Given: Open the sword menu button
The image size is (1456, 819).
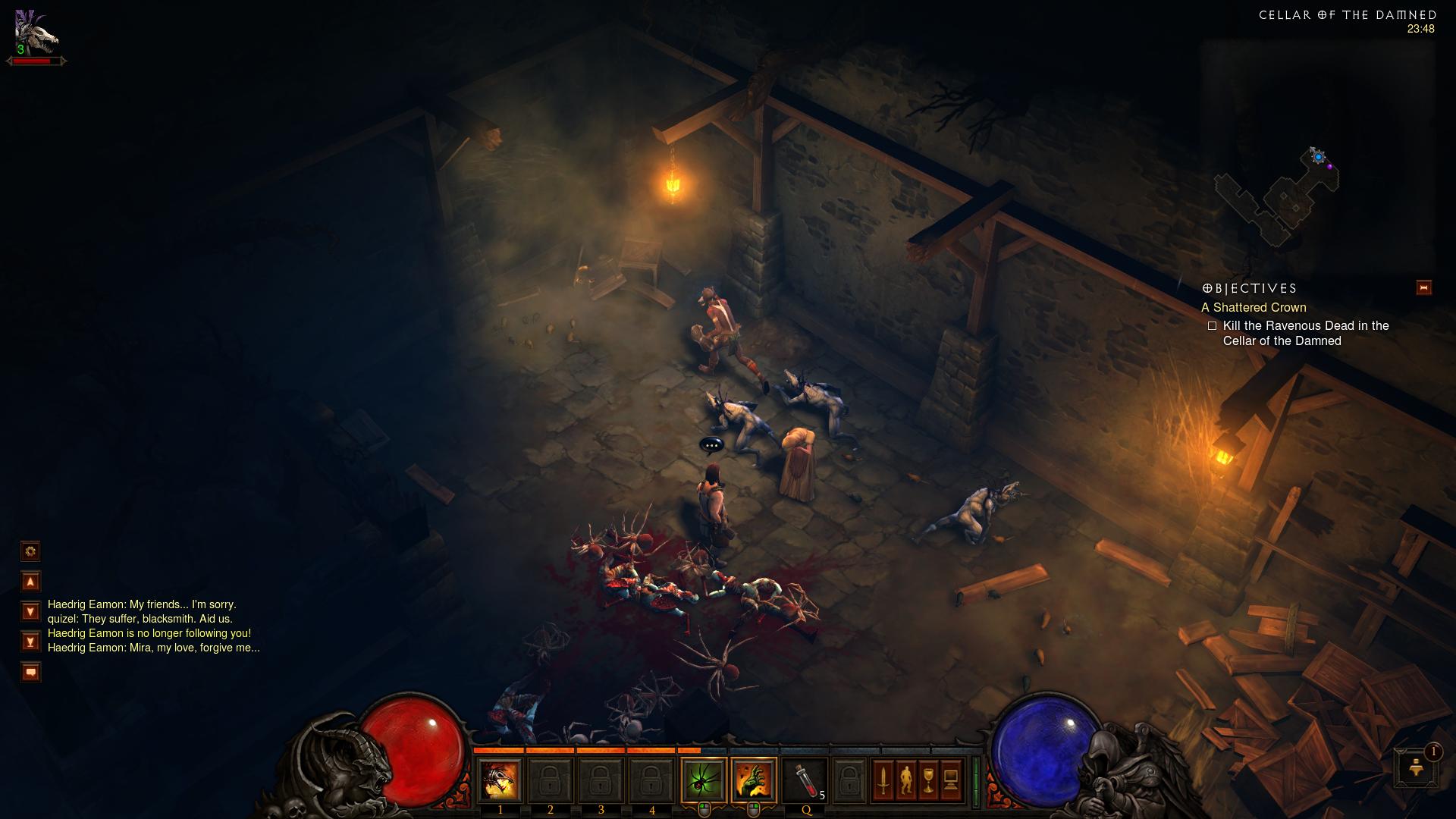Looking at the screenshot, I should (x=883, y=780).
